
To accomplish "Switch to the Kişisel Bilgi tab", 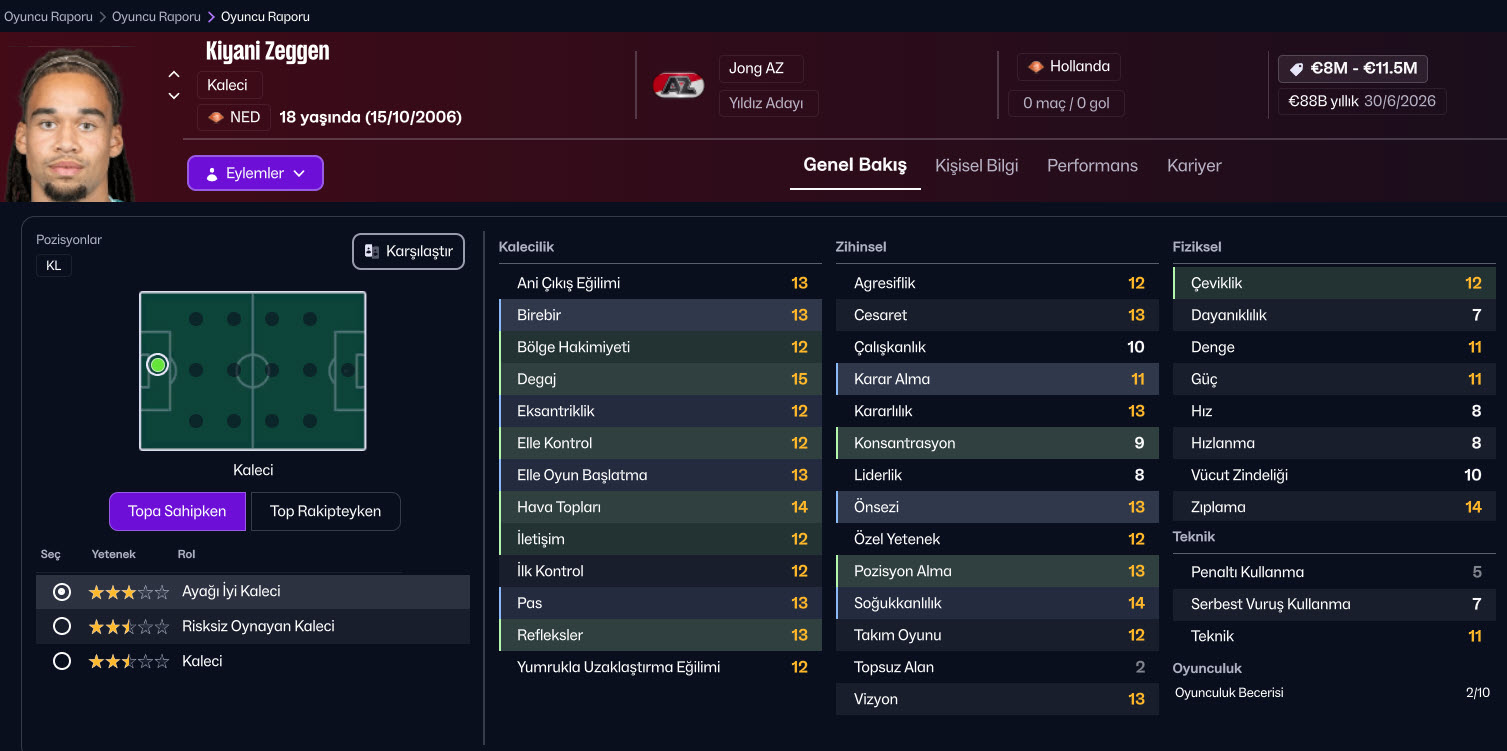I will click(x=976, y=166).
